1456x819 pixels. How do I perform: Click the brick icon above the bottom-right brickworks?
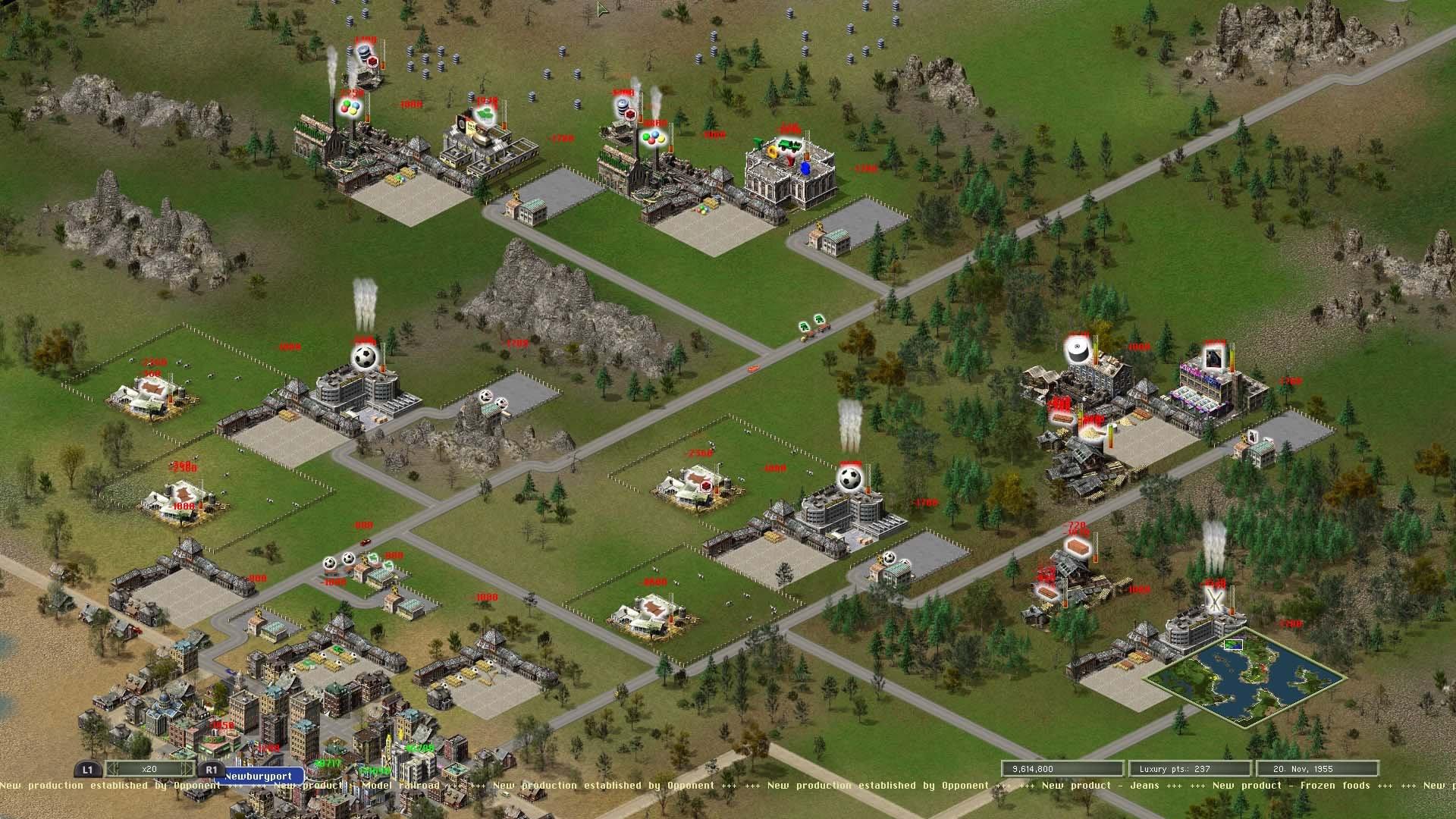1078,547
